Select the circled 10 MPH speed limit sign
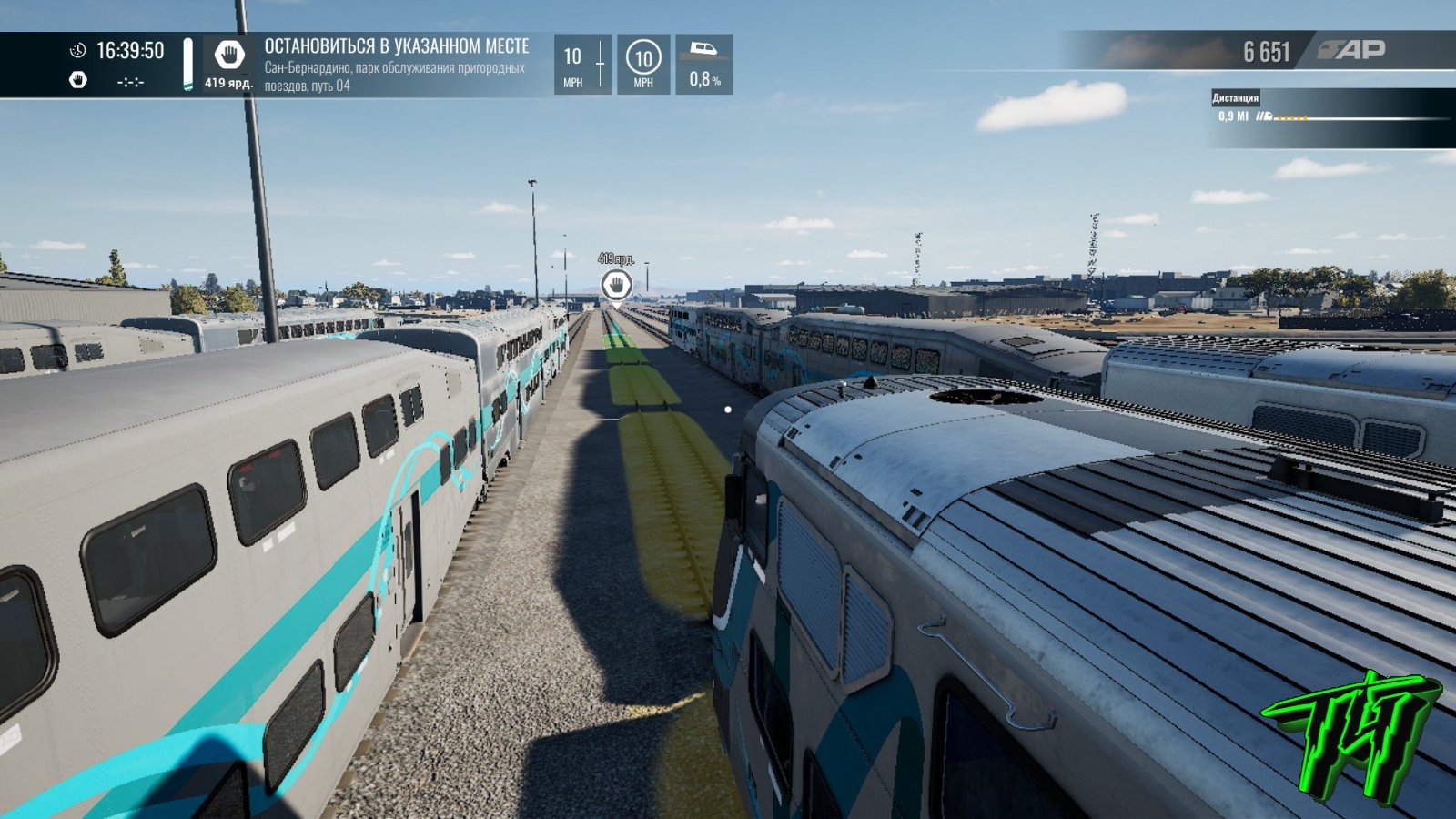 click(643, 59)
